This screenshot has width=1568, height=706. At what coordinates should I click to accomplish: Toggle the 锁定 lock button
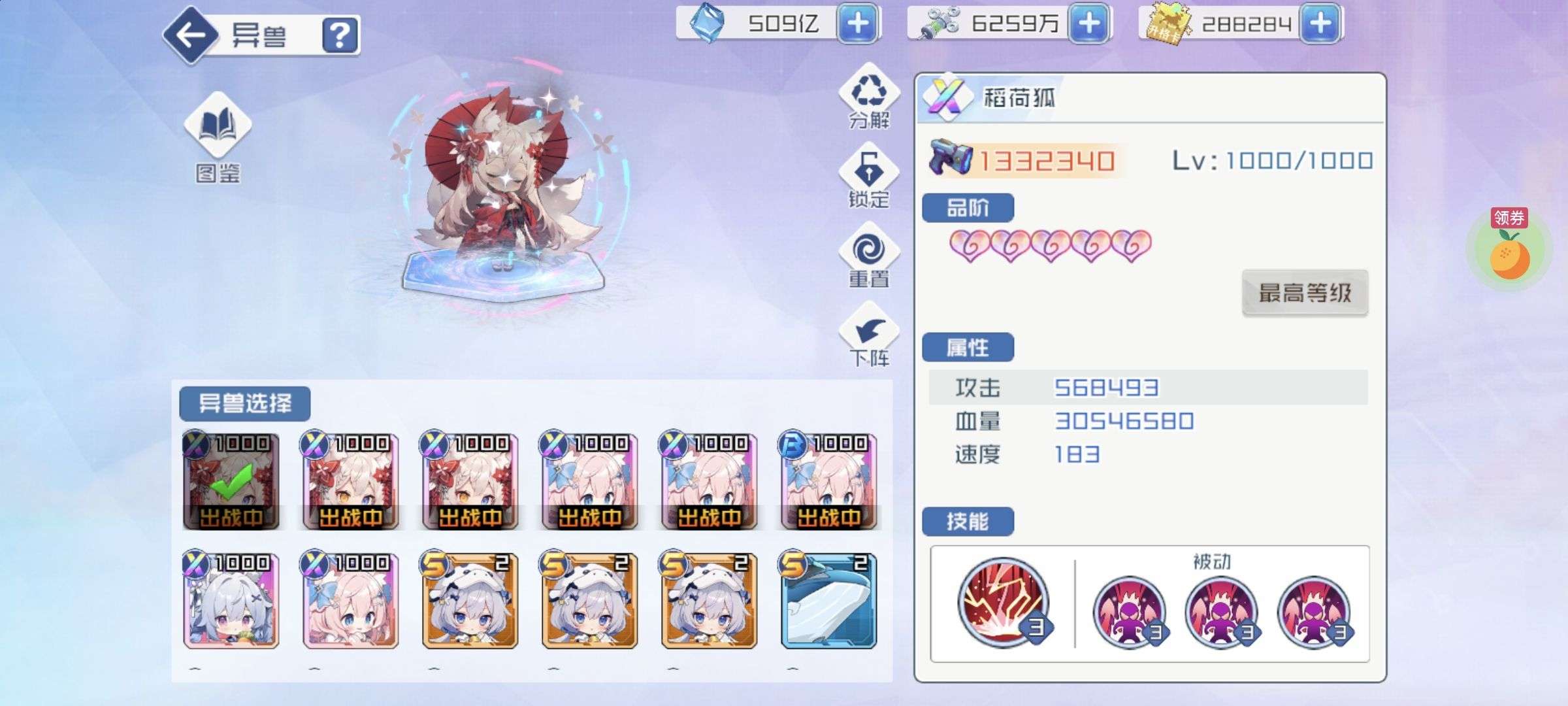[x=869, y=175]
